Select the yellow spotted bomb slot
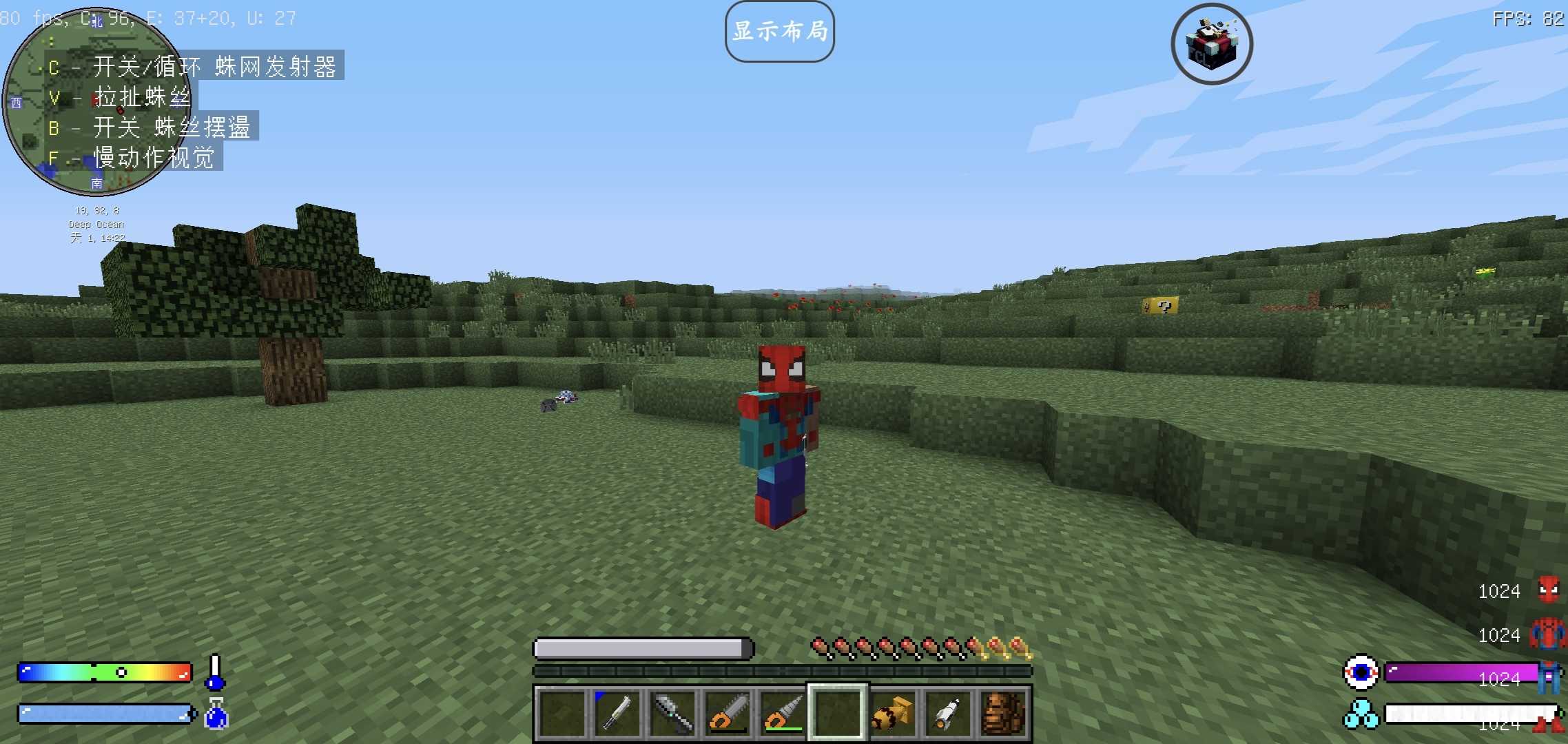The image size is (1568, 744). tap(893, 712)
